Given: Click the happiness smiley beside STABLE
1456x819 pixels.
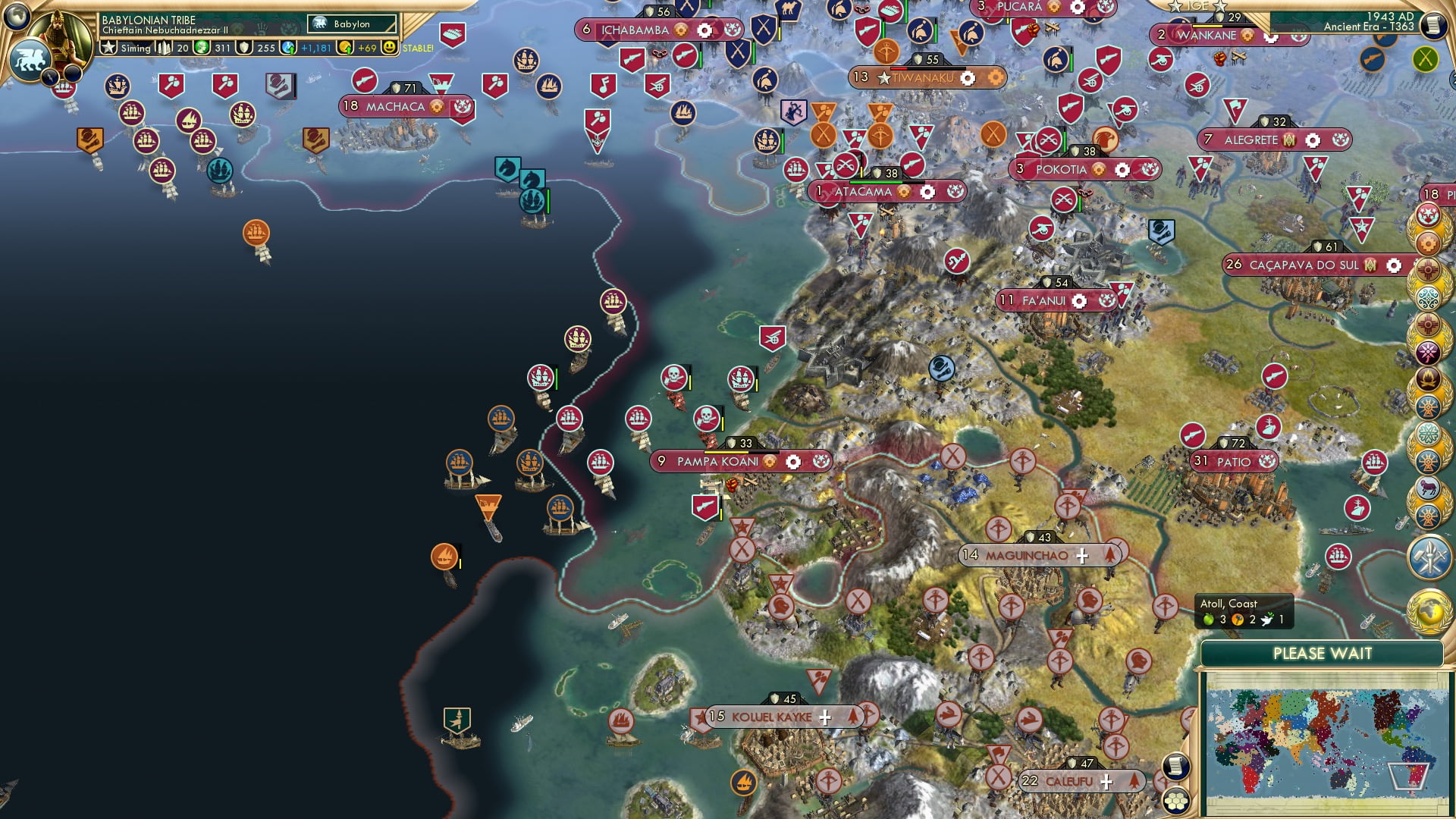Looking at the screenshot, I should pos(389,47).
